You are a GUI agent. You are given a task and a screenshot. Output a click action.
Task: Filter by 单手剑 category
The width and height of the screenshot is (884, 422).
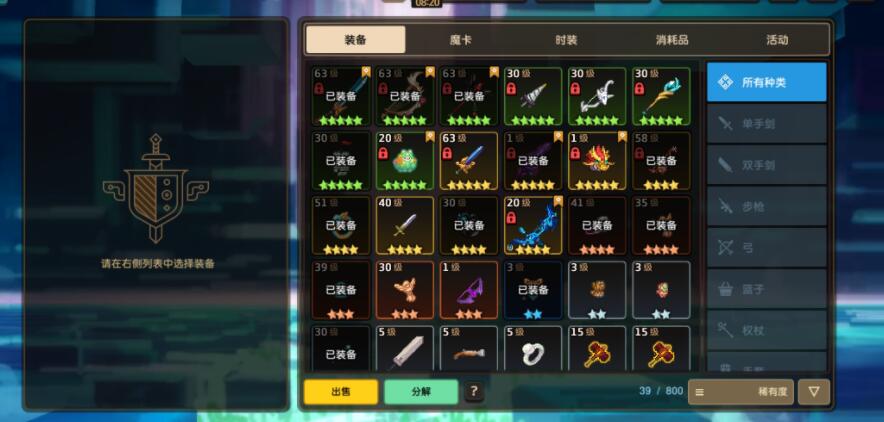coord(766,124)
